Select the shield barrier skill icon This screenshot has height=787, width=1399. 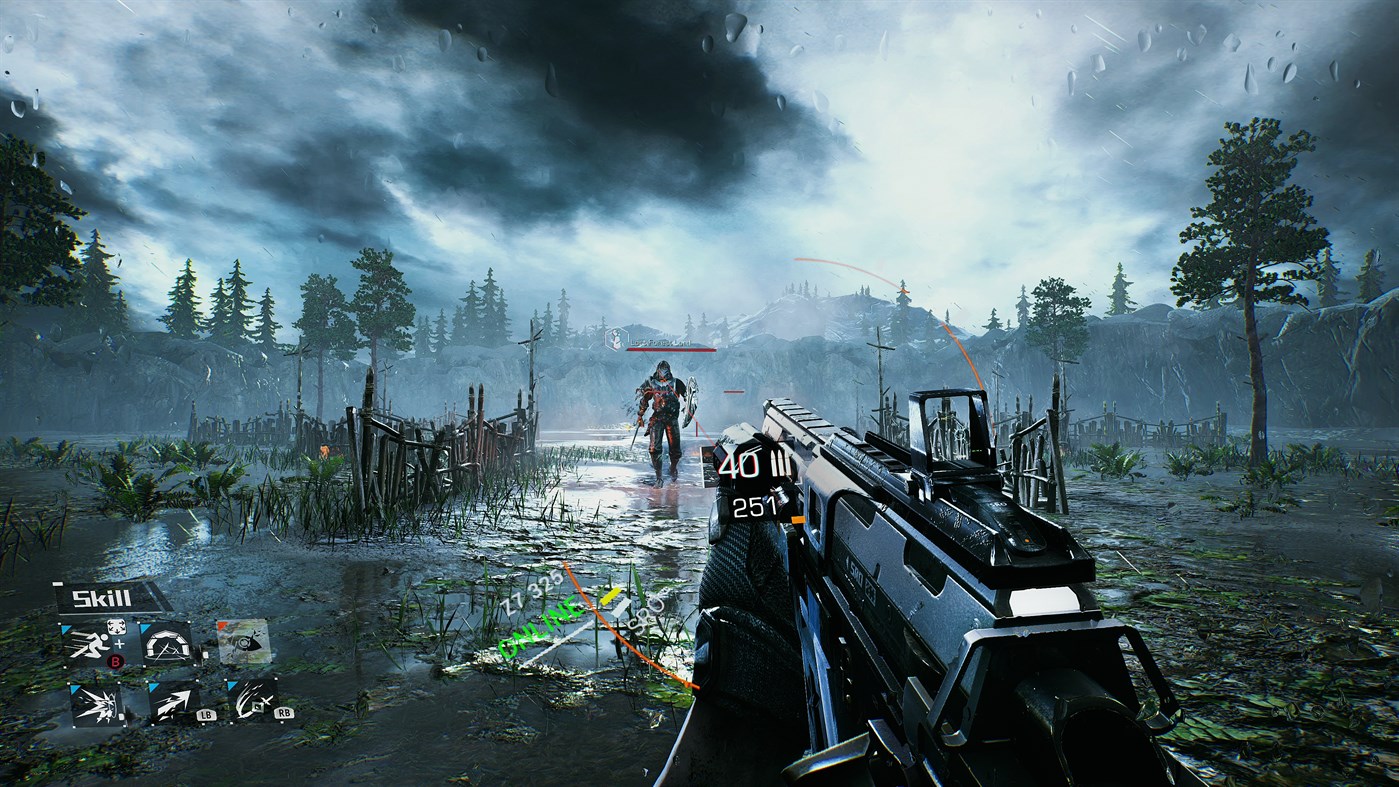tap(166, 645)
